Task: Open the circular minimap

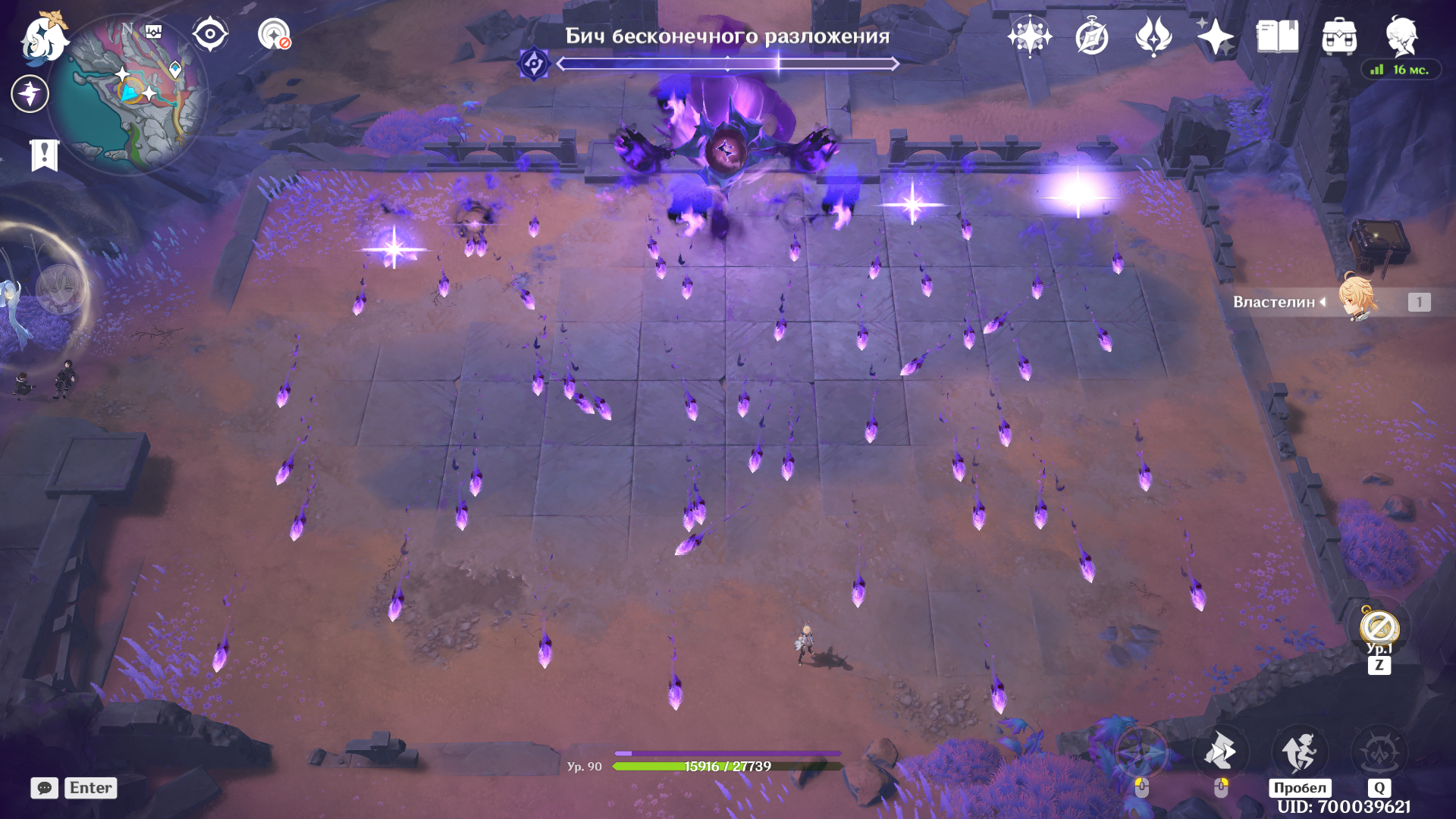Action: tap(129, 95)
